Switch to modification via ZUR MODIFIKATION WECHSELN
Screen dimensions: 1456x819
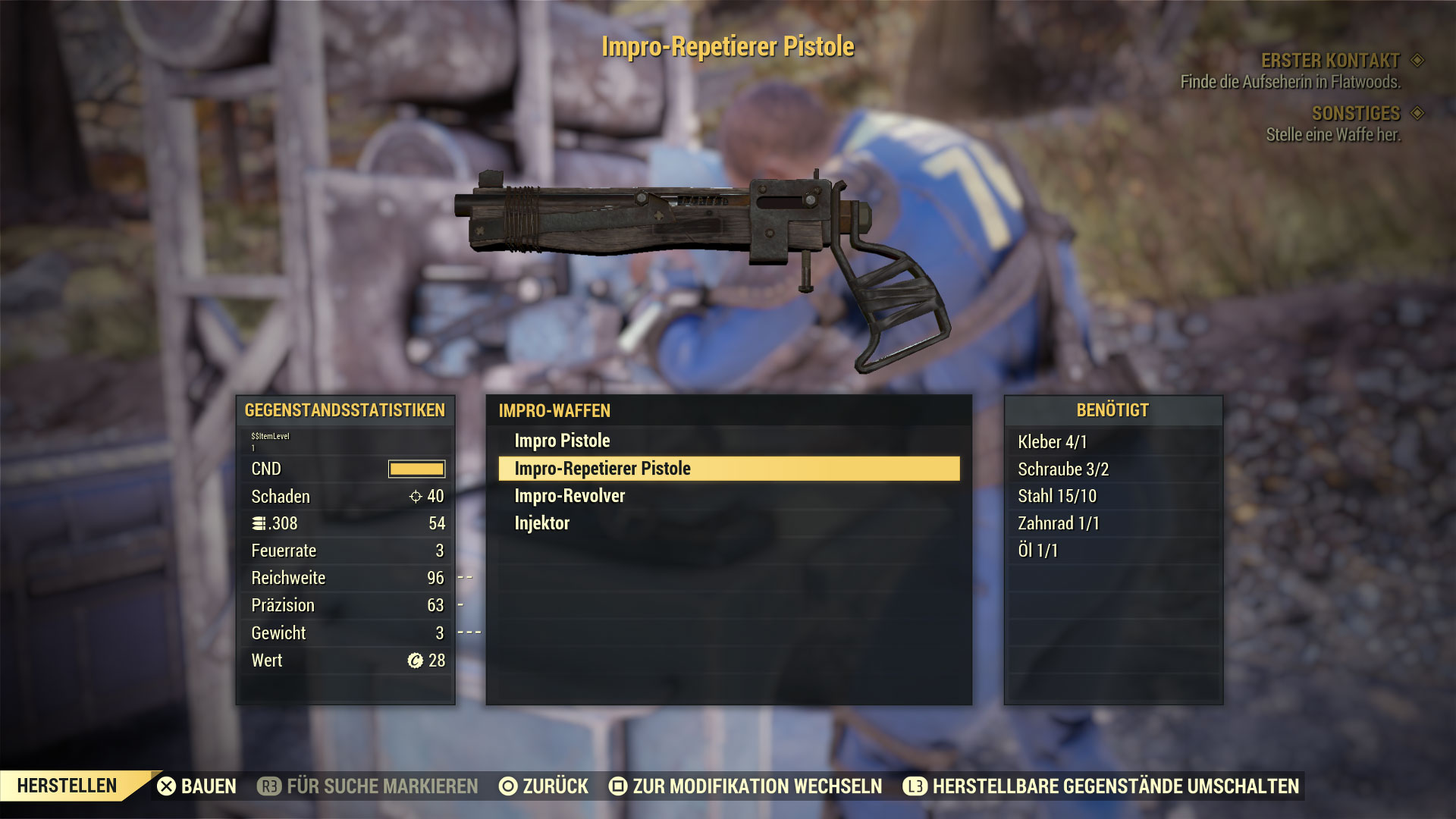click(745, 786)
